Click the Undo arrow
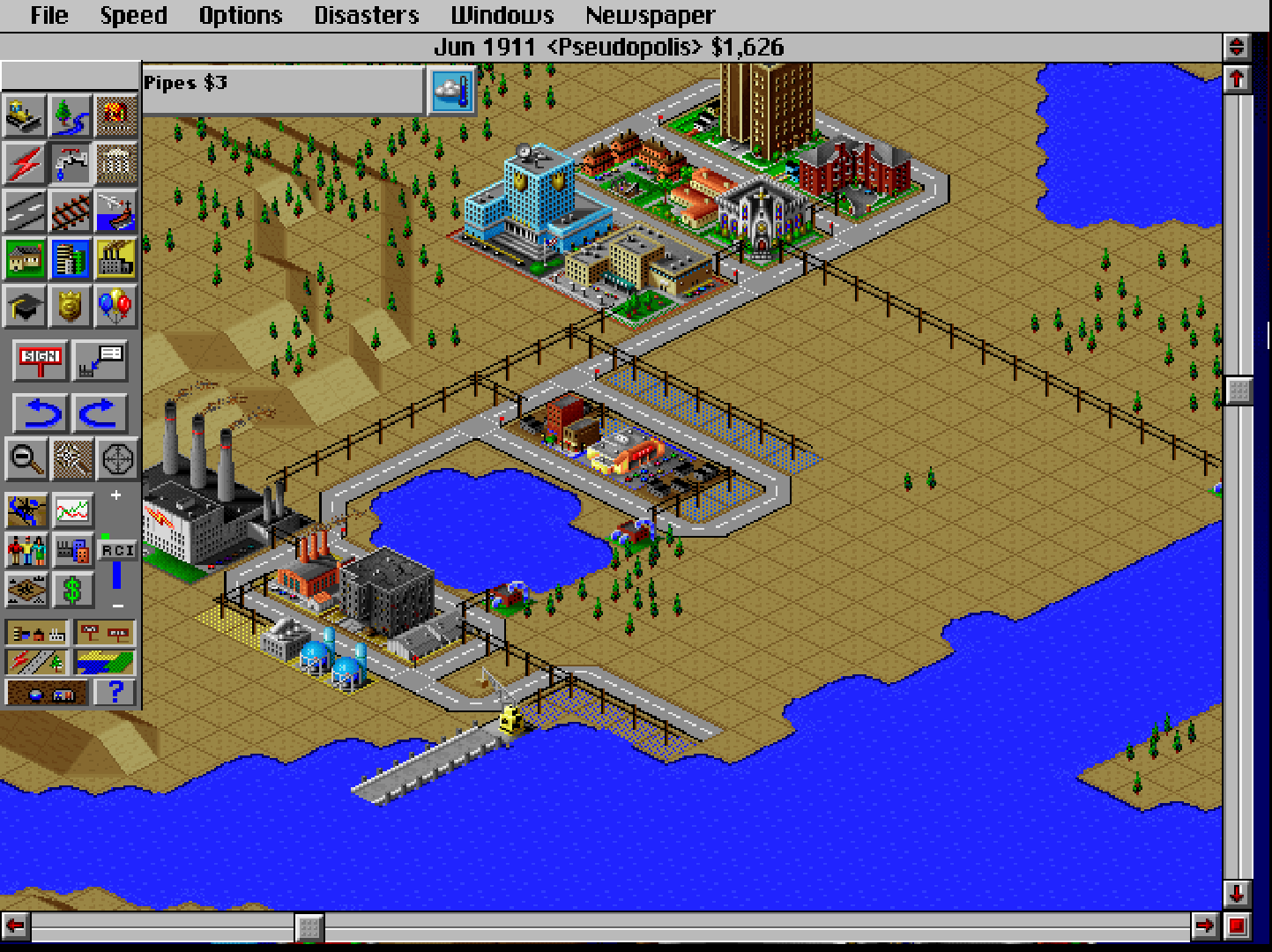The height and width of the screenshot is (952, 1272). tap(39, 412)
